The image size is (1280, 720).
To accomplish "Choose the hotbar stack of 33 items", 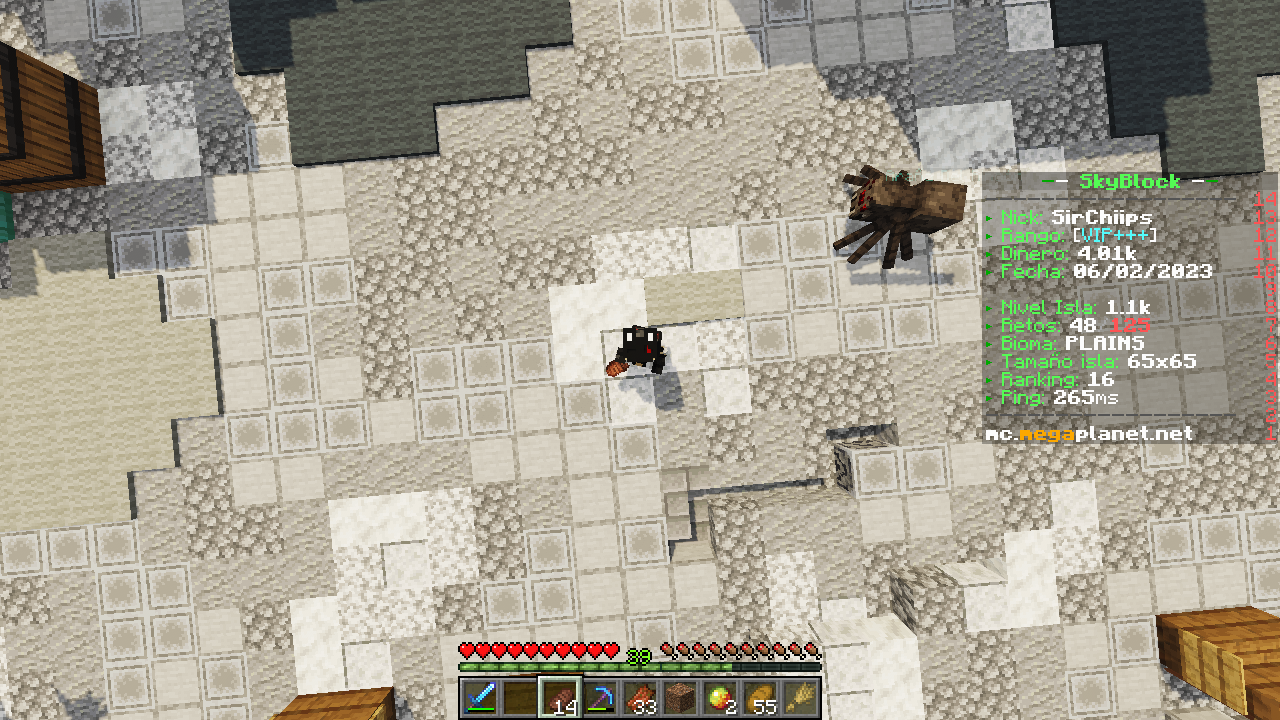I will (640, 697).
